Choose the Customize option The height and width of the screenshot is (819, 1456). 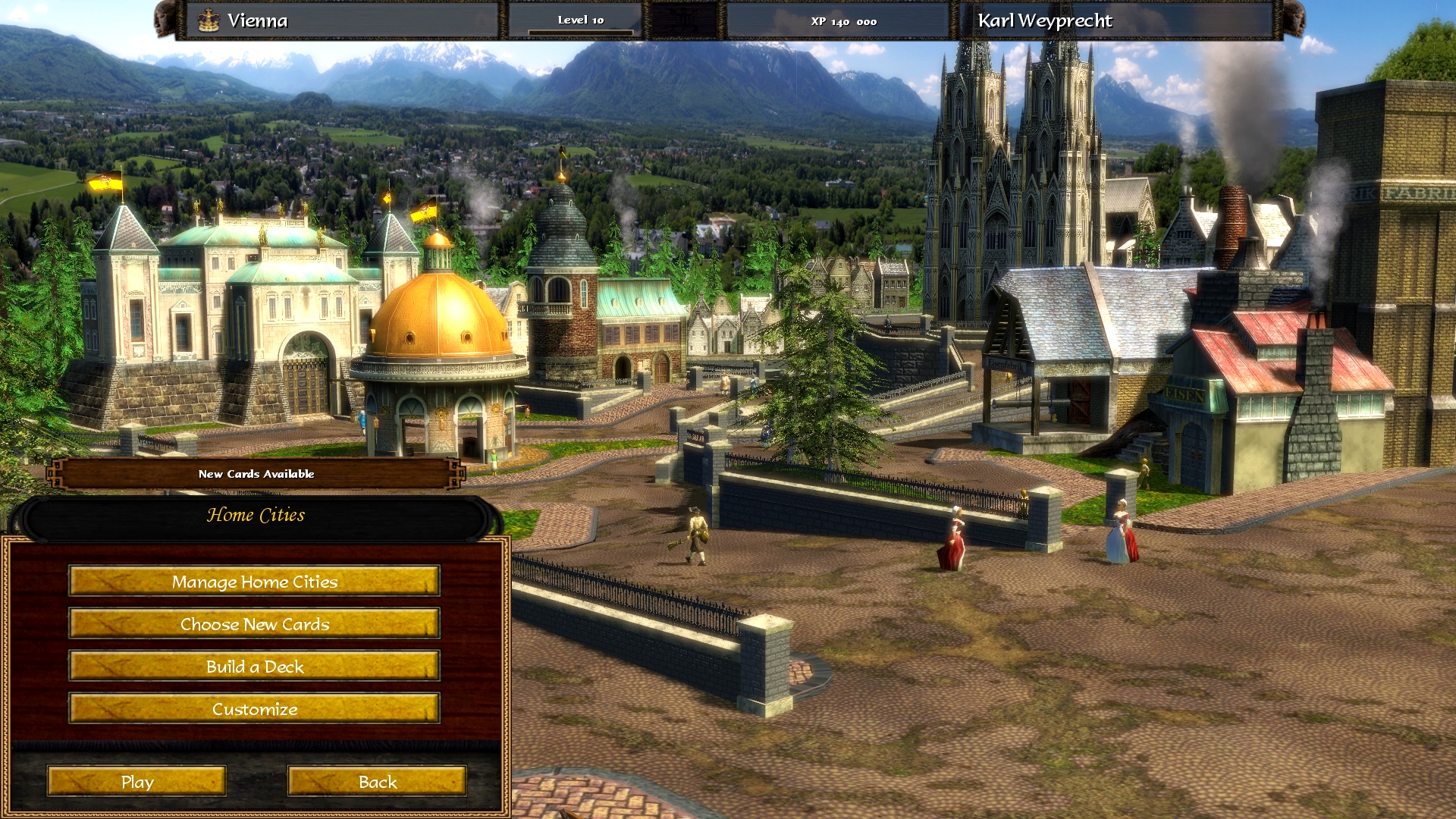(254, 709)
